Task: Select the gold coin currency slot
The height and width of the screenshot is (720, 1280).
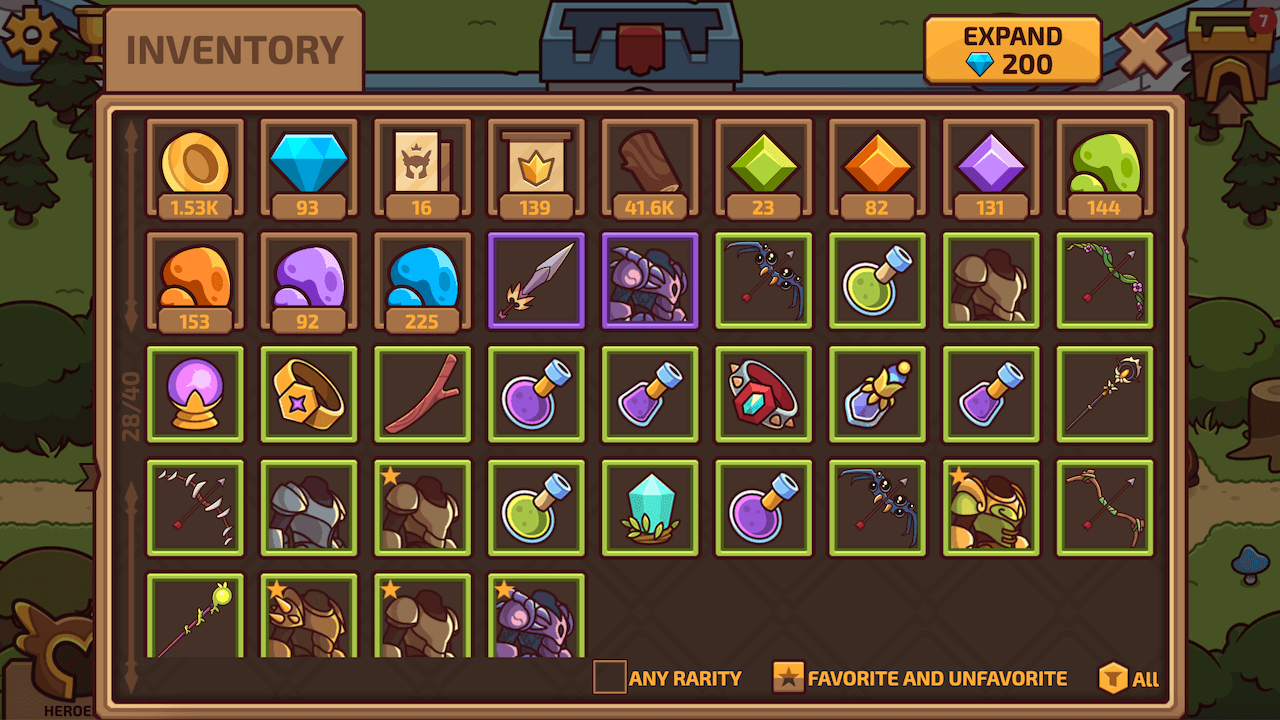Action: tap(195, 168)
